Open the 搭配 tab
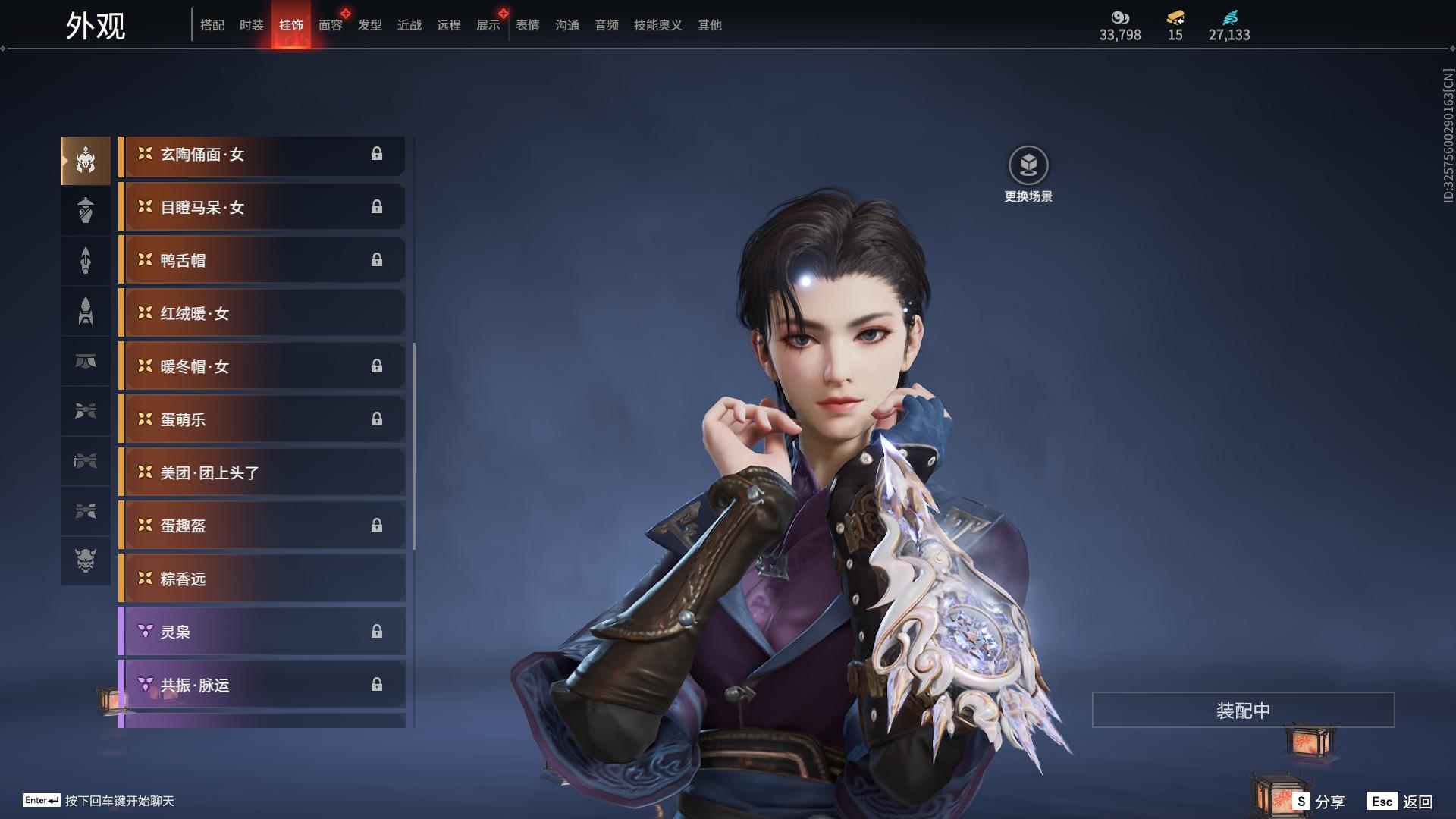This screenshot has height=819, width=1456. 212,25
